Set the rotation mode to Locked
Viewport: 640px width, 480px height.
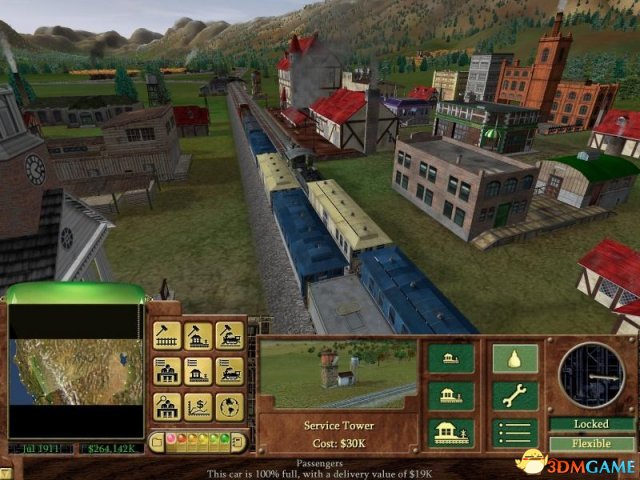591,424
